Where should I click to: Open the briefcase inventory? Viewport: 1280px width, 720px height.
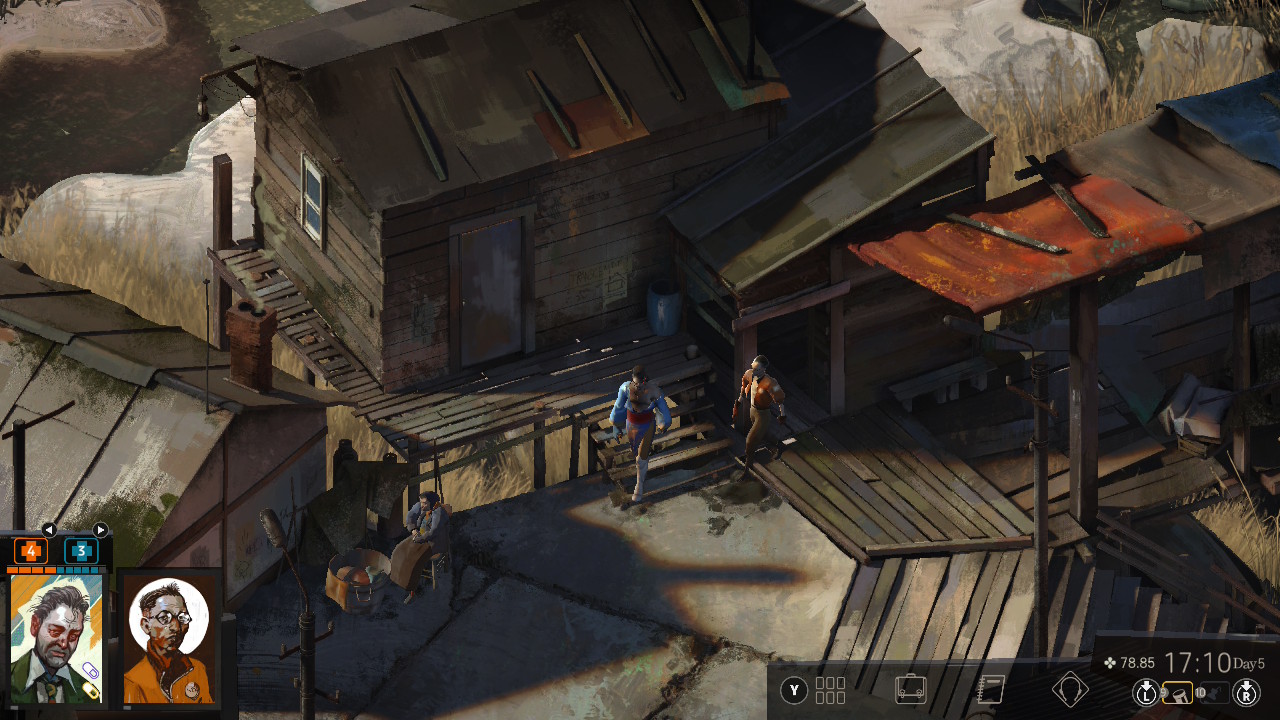pos(910,690)
